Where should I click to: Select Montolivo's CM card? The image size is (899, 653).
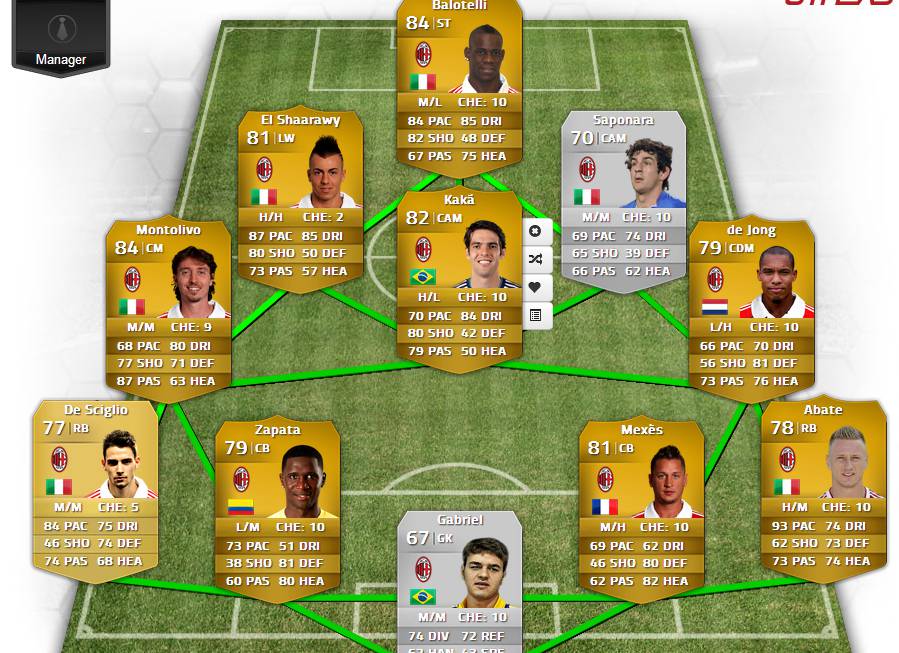click(x=168, y=305)
